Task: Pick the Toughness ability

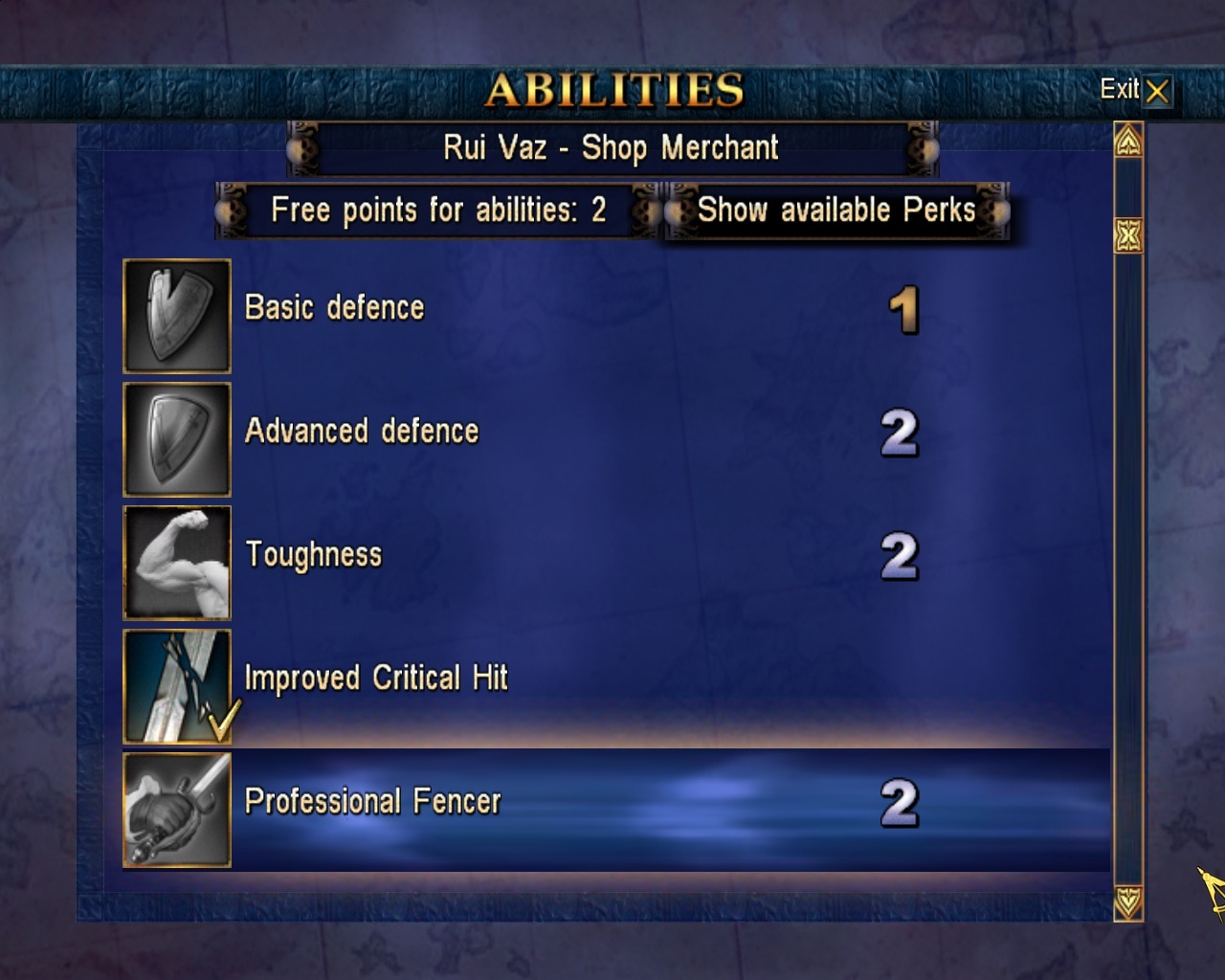Action: [x=313, y=555]
